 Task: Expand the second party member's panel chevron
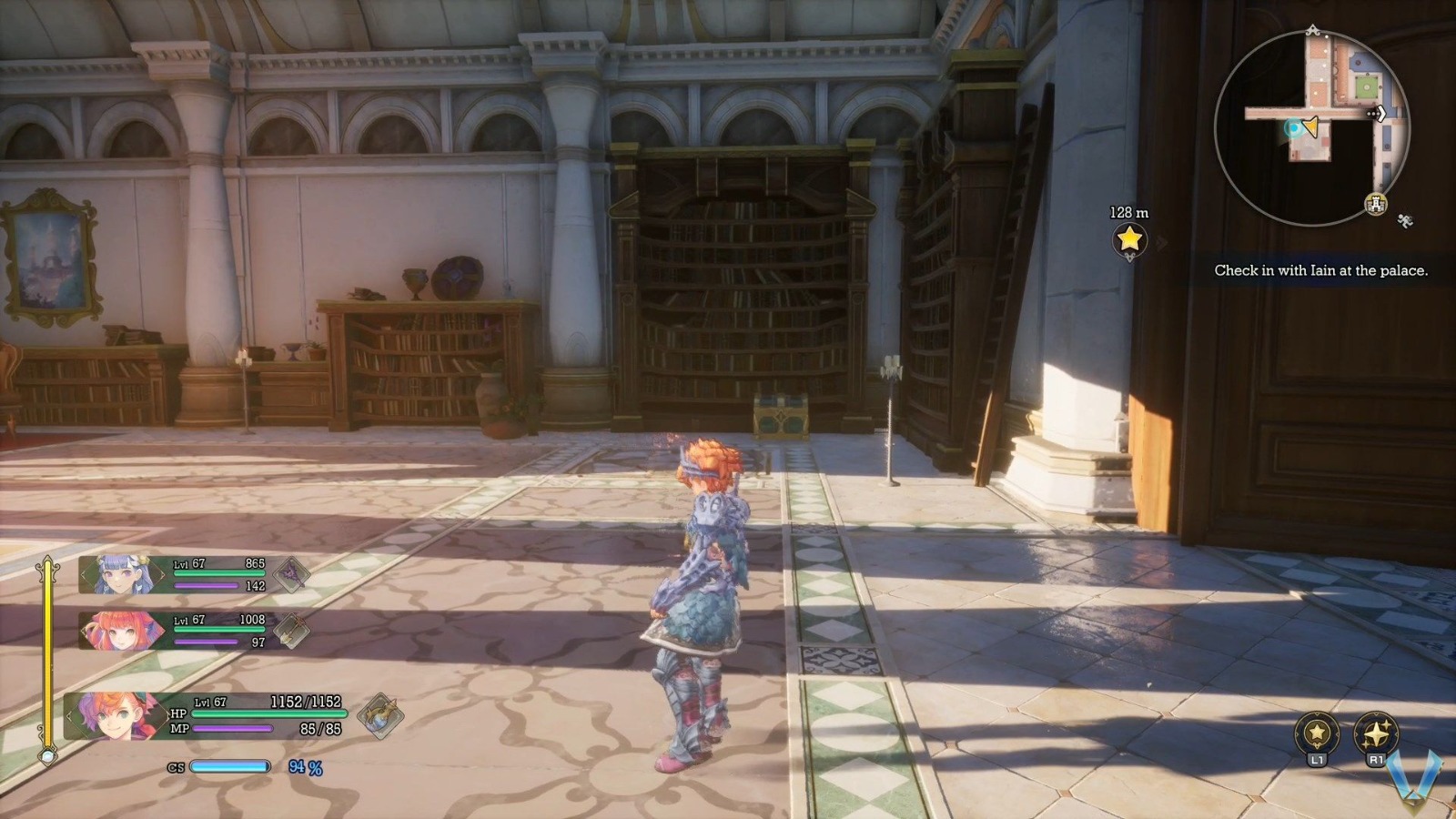coord(81,629)
